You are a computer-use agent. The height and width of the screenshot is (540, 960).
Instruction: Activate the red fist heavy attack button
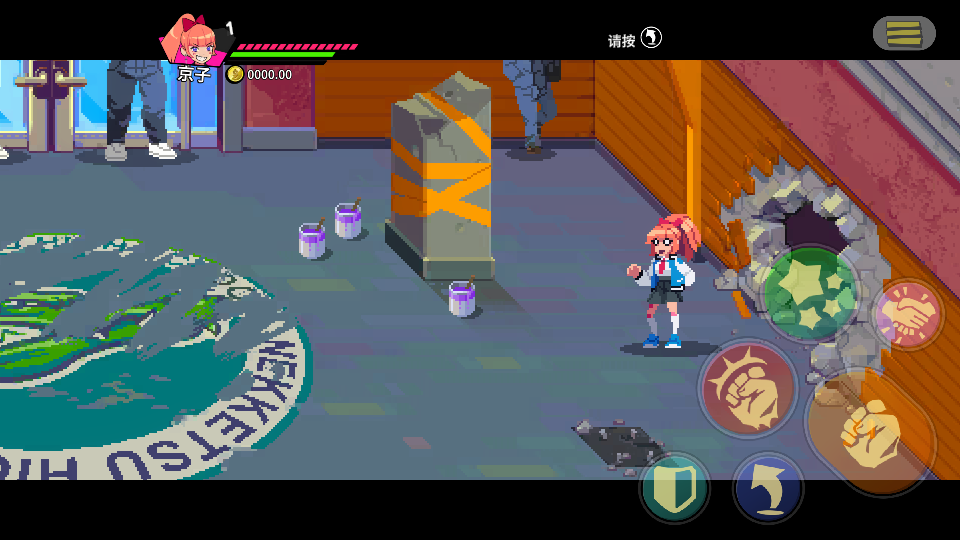(747, 389)
